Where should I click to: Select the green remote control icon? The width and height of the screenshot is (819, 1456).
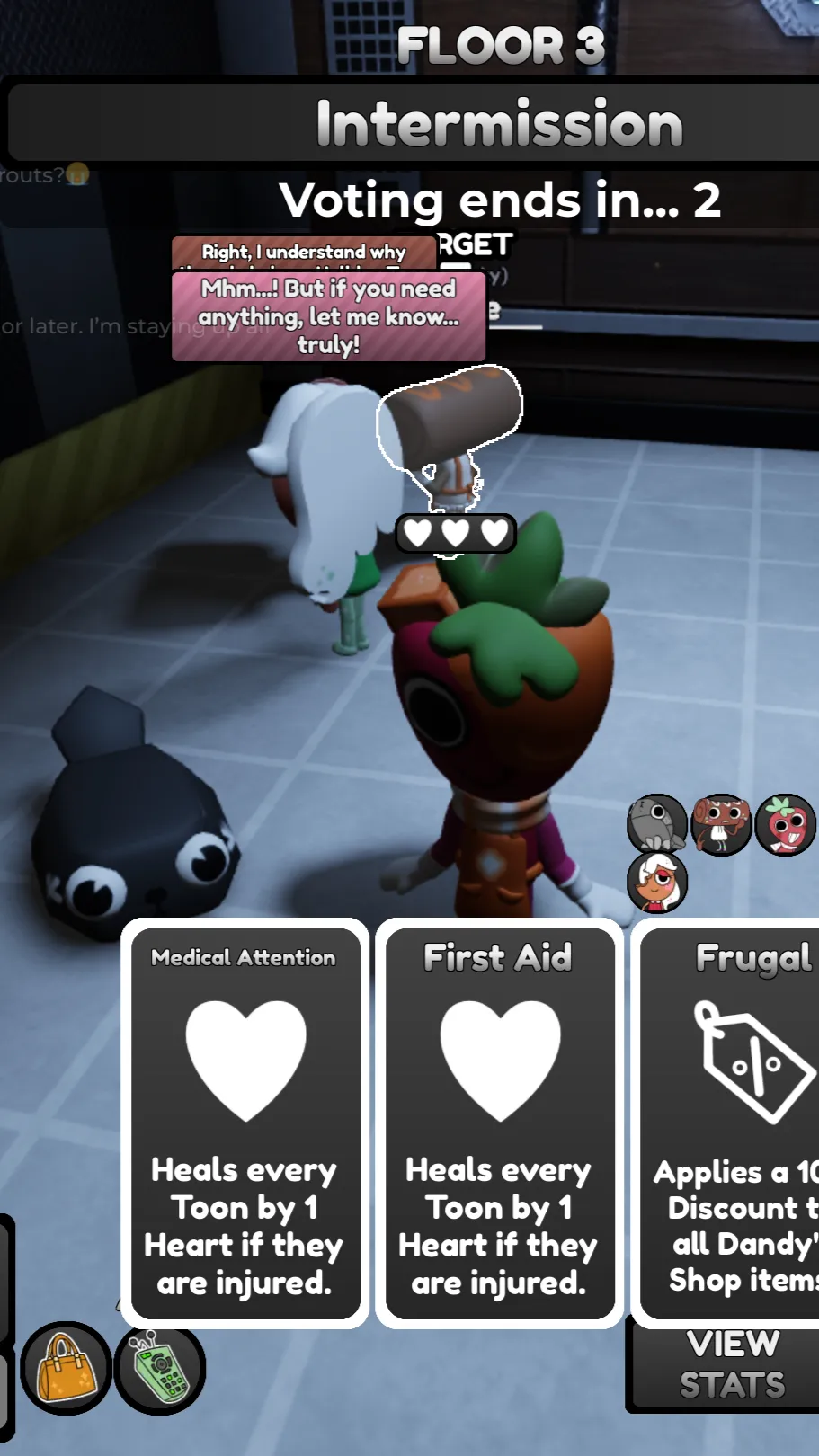click(x=161, y=1369)
